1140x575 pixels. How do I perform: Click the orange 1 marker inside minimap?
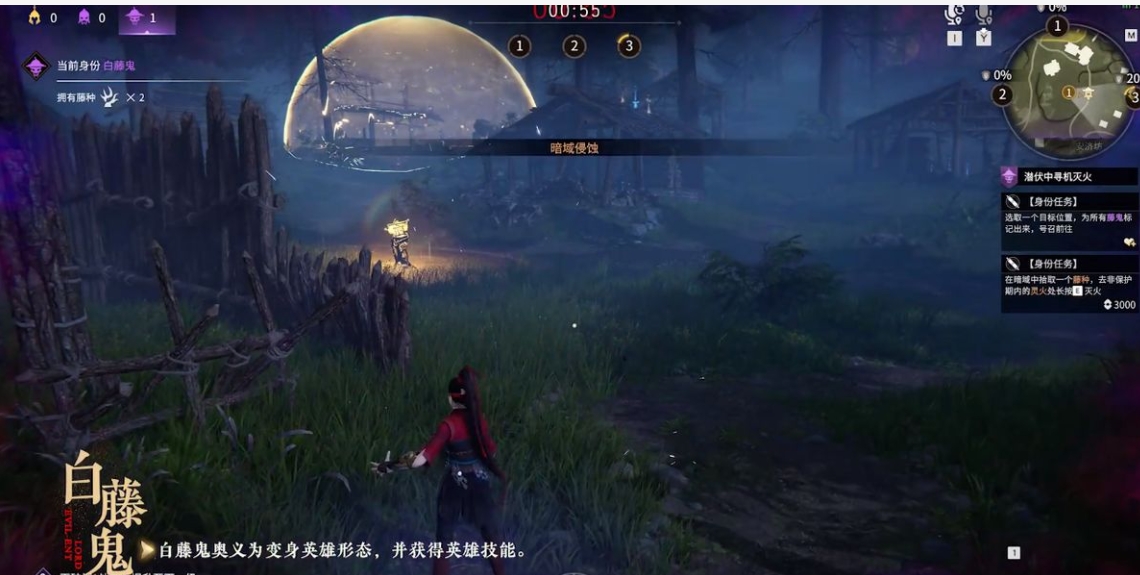pos(1069,92)
